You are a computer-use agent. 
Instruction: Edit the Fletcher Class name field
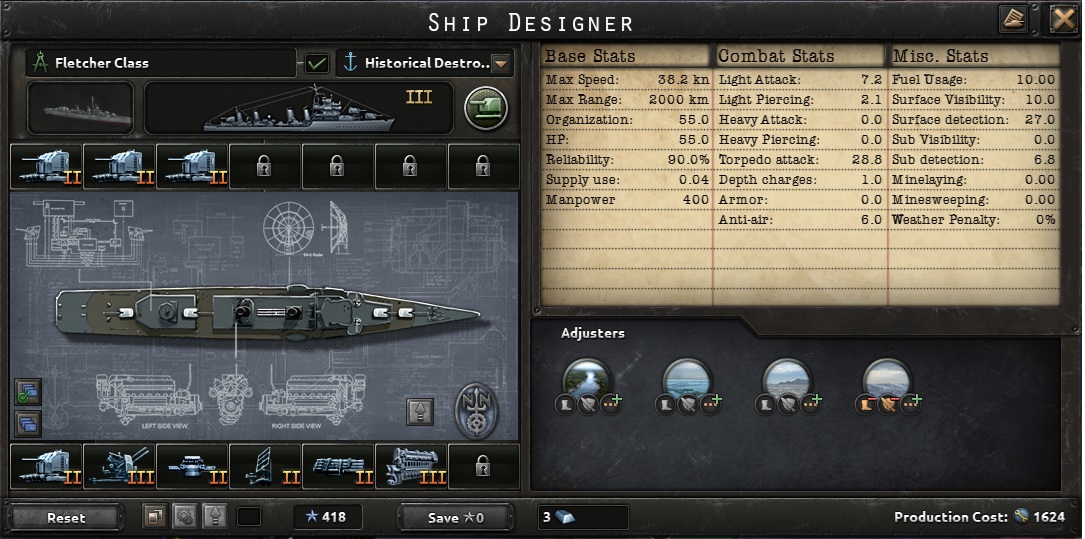point(160,63)
